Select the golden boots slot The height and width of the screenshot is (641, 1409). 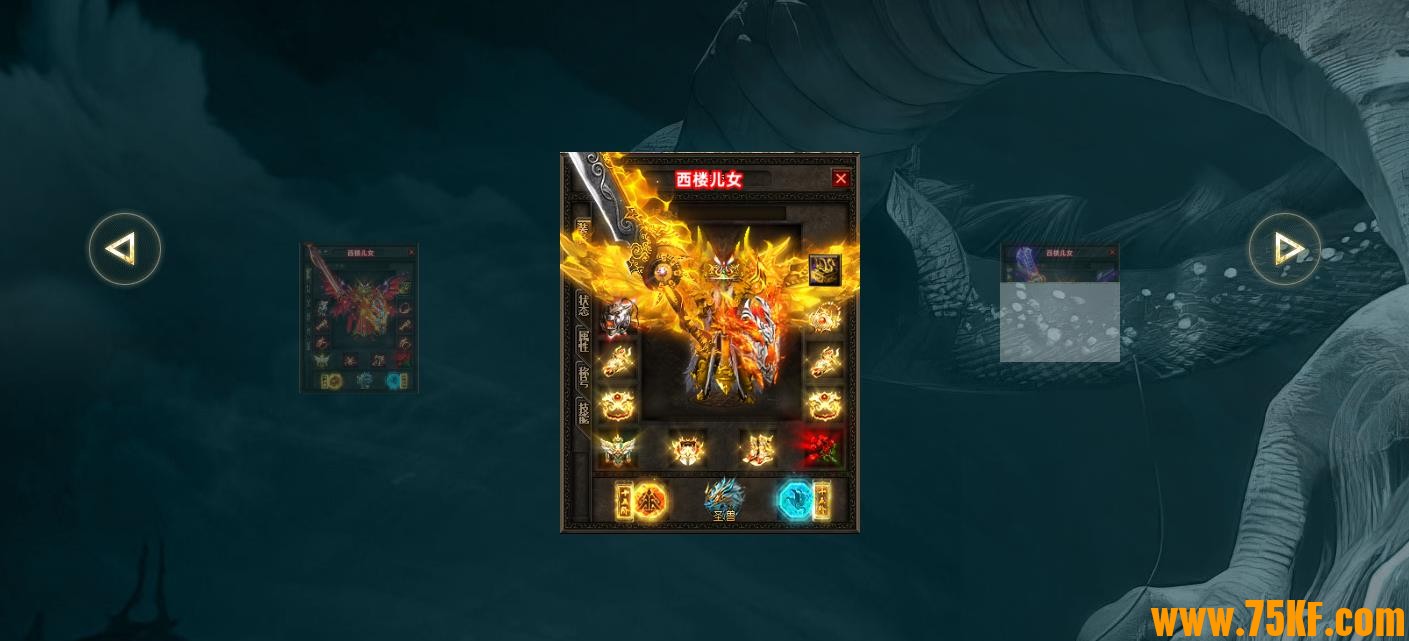[756, 449]
